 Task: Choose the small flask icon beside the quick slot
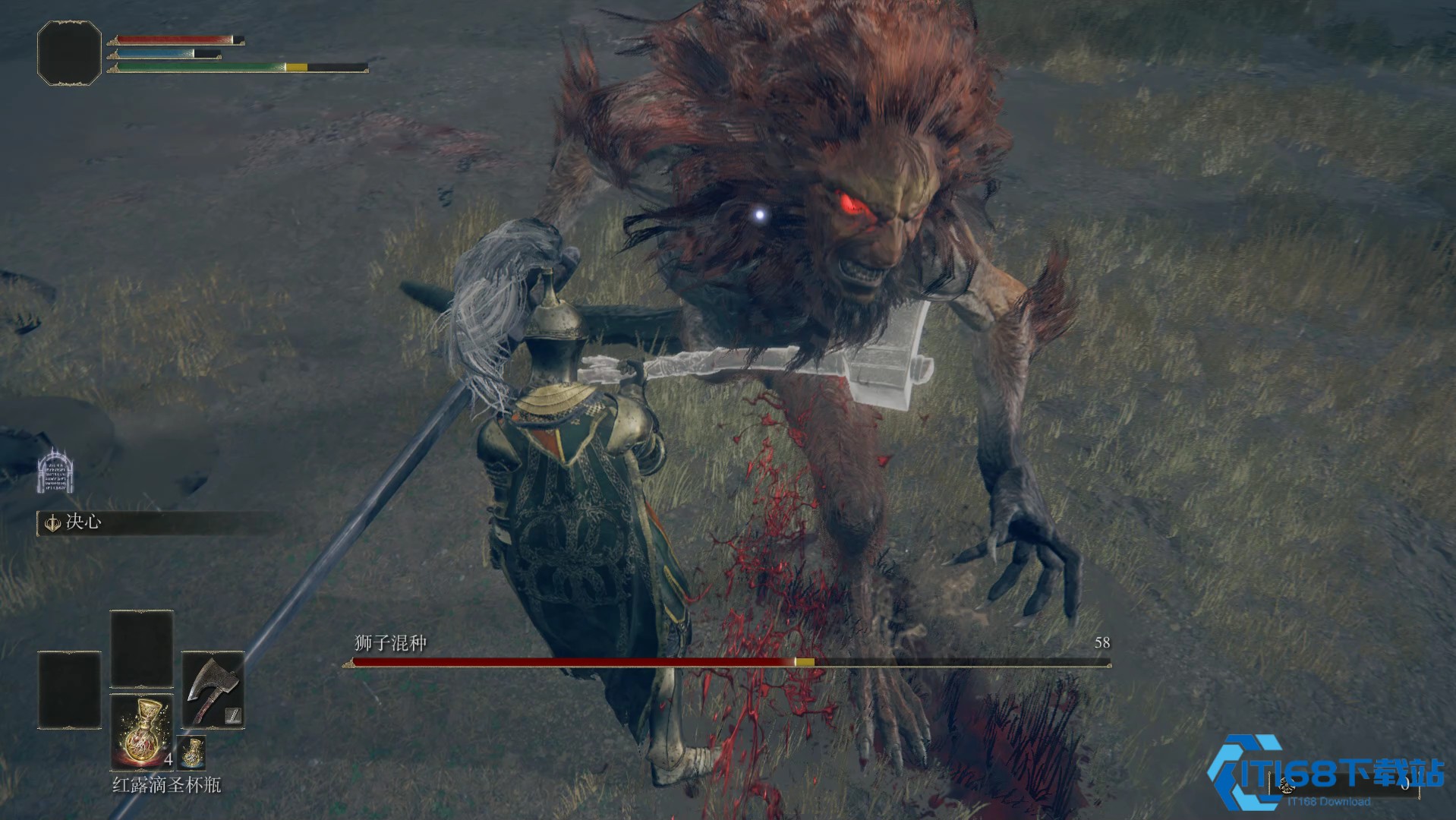(192, 752)
